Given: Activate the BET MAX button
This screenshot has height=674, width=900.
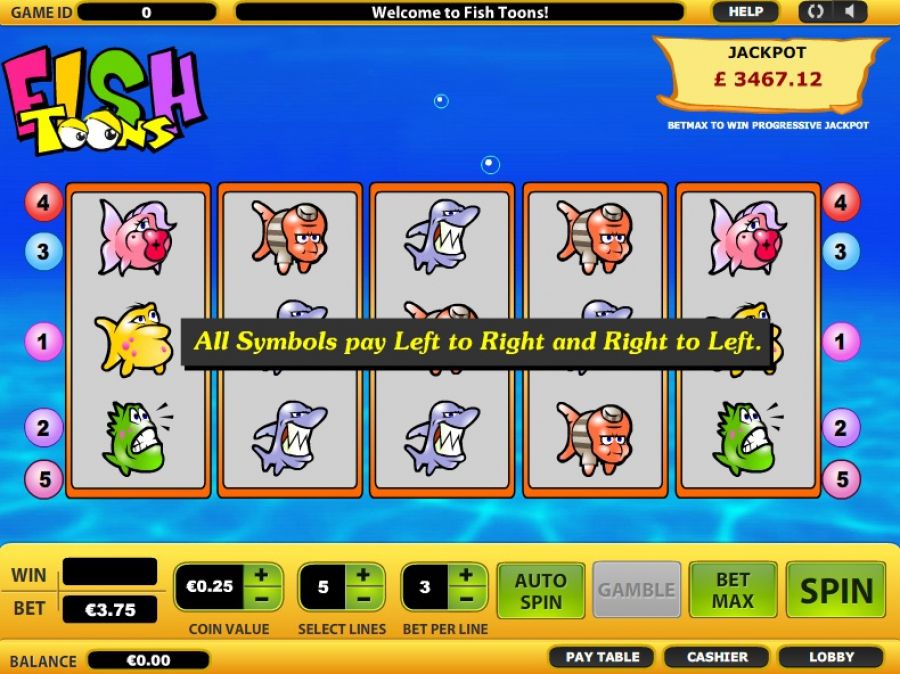Looking at the screenshot, I should coord(732,590).
